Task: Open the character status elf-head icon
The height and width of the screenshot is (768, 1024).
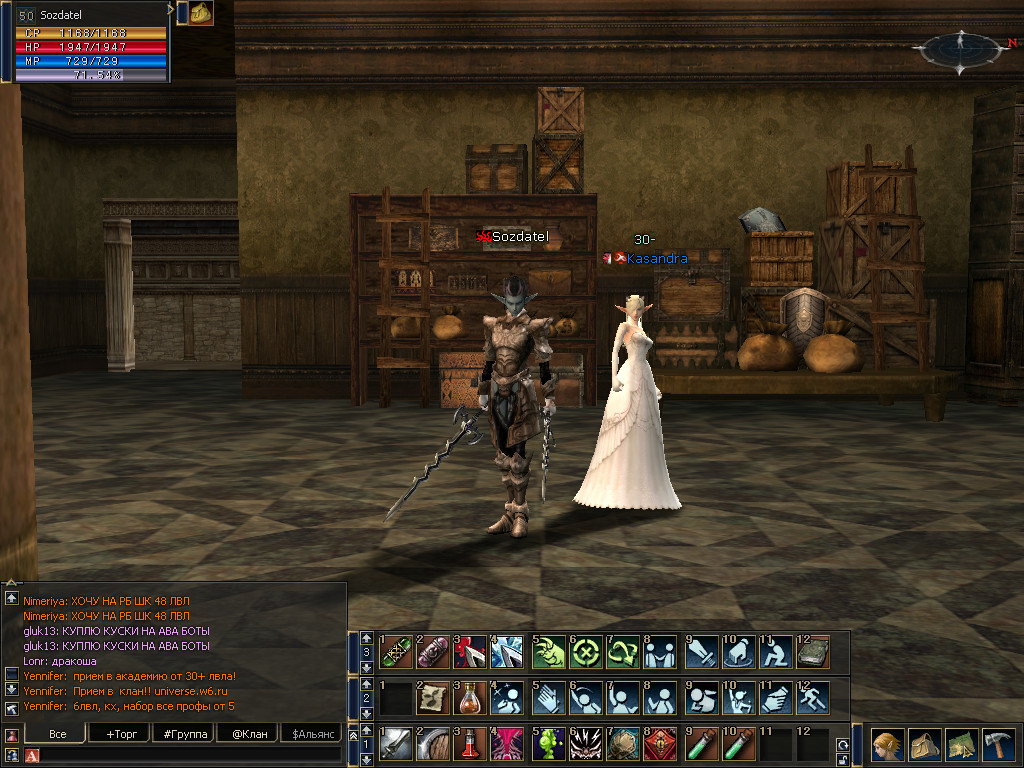Action: coord(886,745)
